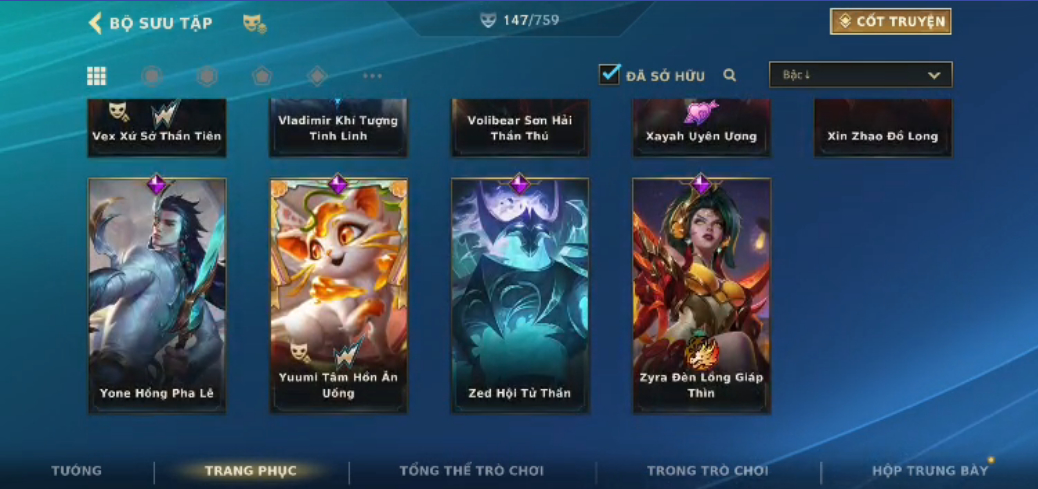Choose Vladimir Khí Tượng Tinh Linh skin

339,128
